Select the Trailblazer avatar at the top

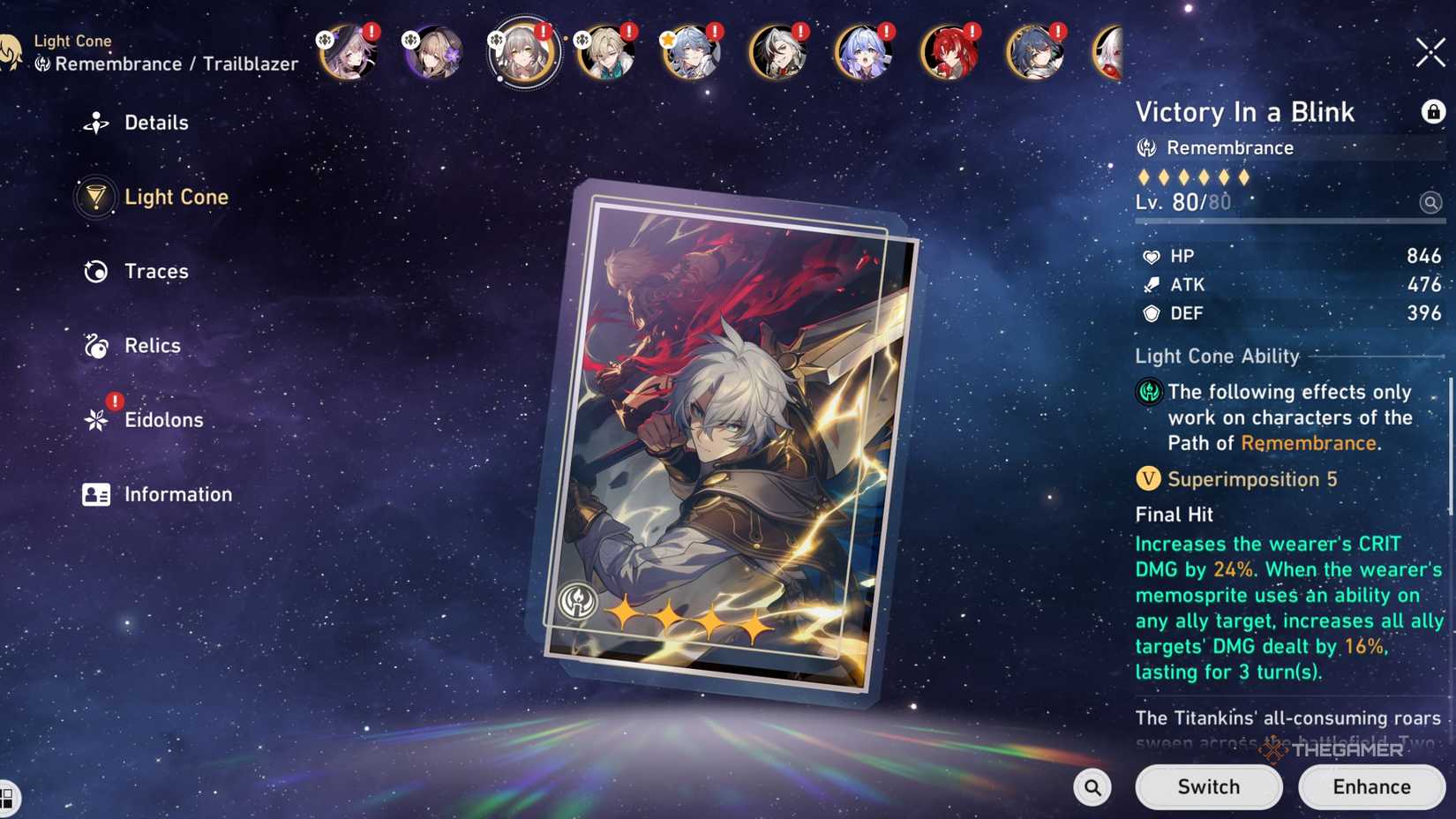click(x=524, y=53)
